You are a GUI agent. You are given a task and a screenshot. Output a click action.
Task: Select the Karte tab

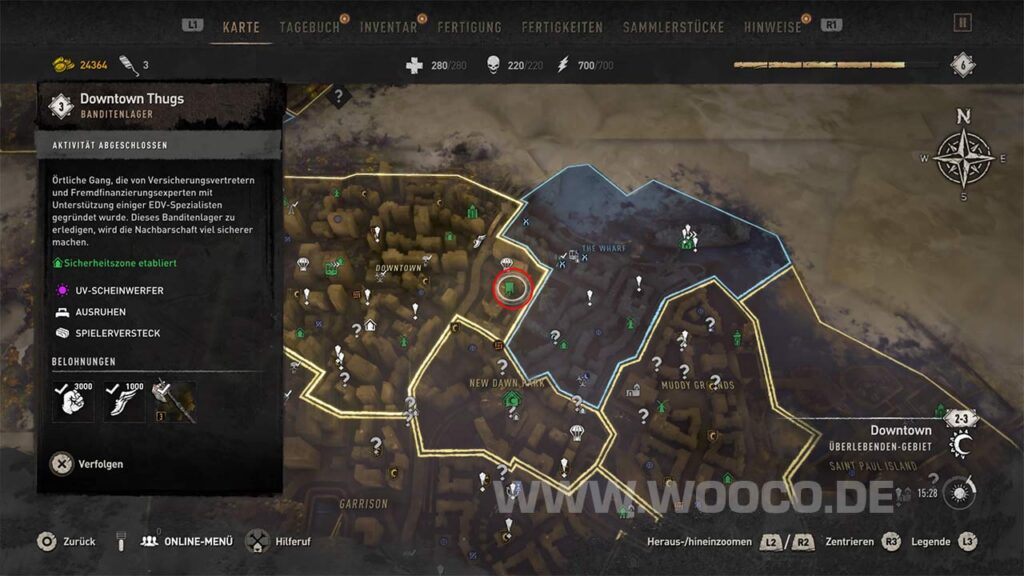tap(240, 28)
